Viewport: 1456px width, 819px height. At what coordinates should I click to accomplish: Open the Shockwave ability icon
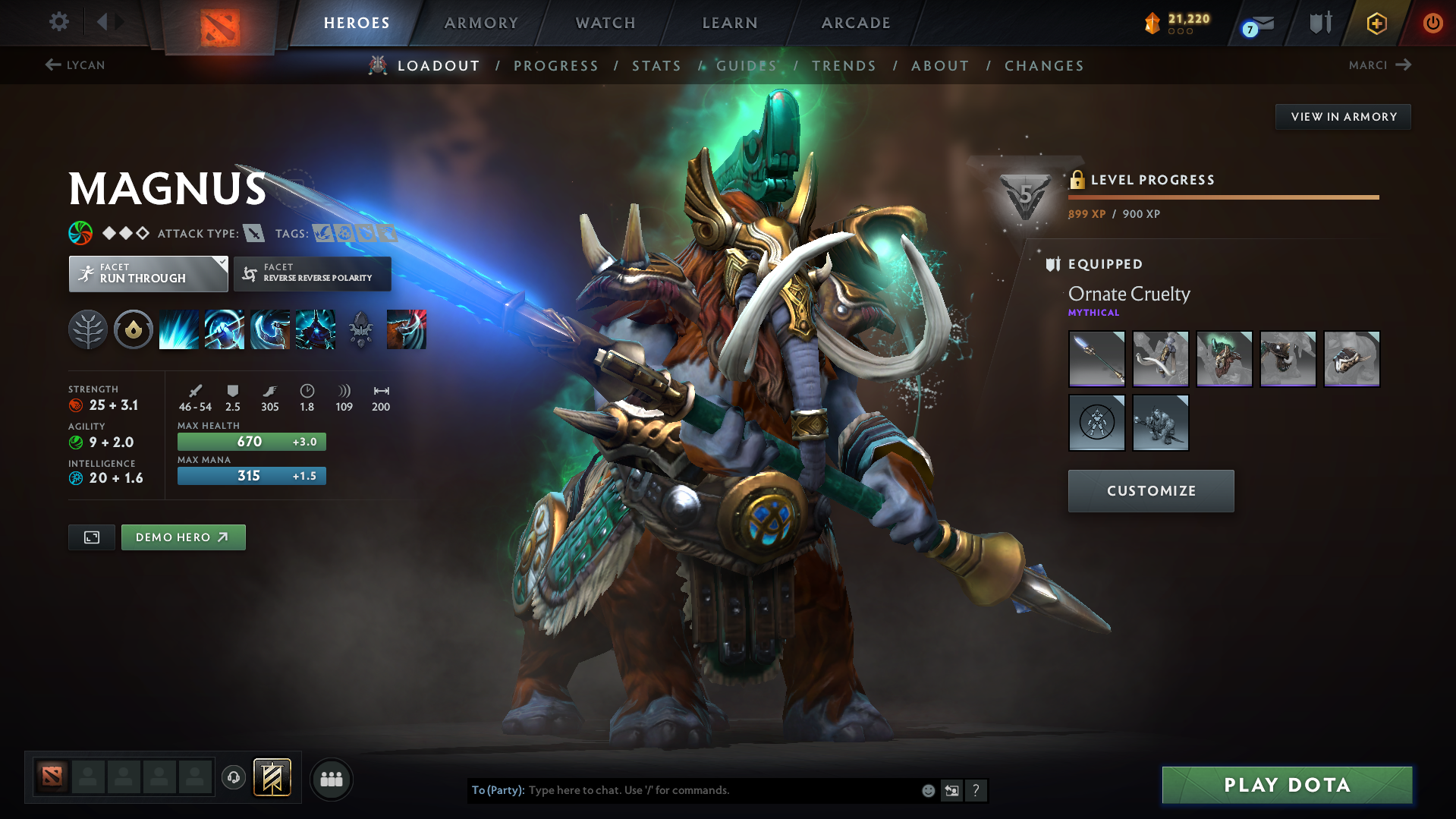[178, 329]
